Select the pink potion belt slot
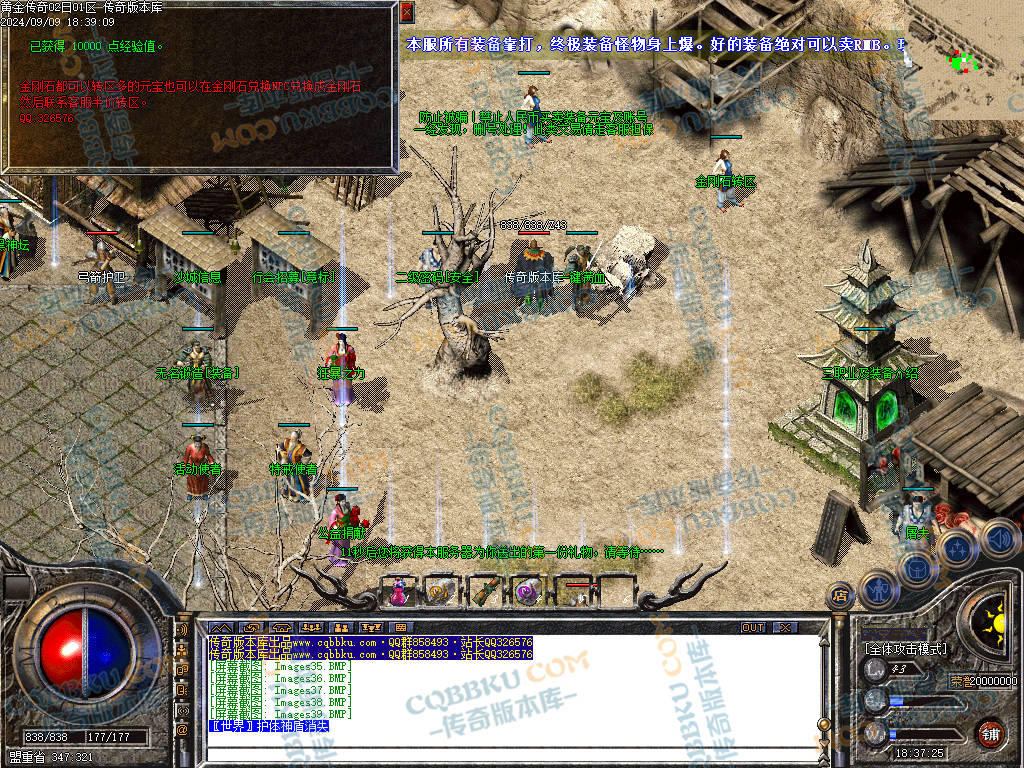The image size is (1024, 768). coord(399,591)
